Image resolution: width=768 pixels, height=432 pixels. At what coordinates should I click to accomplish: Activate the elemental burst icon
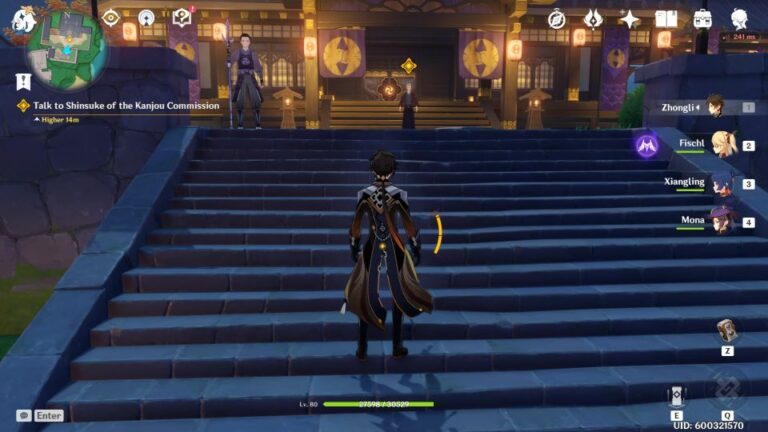pos(726,390)
